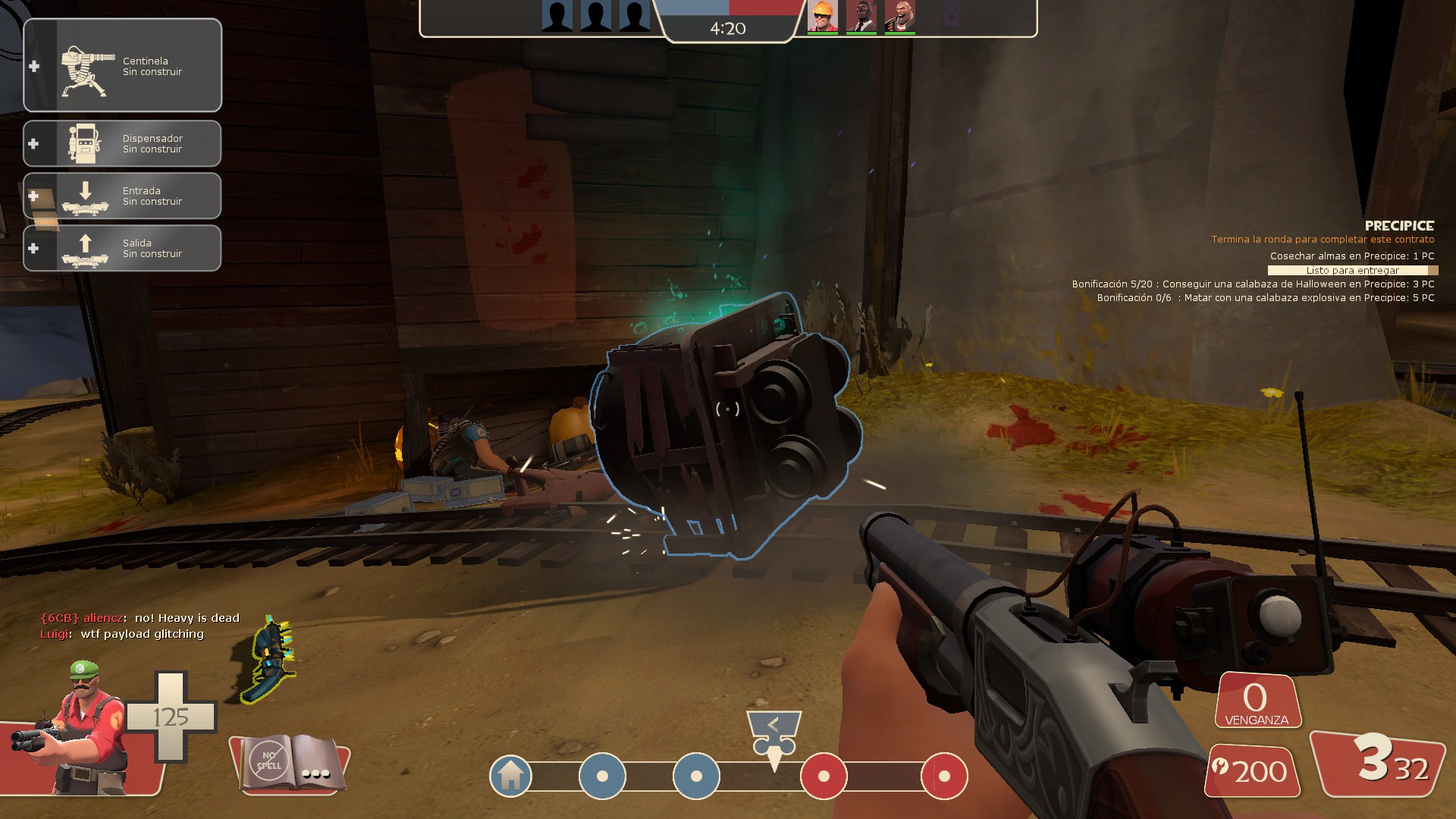Click the home icon on the payload track
Screen dimensions: 1456x819
pyautogui.click(x=510, y=776)
